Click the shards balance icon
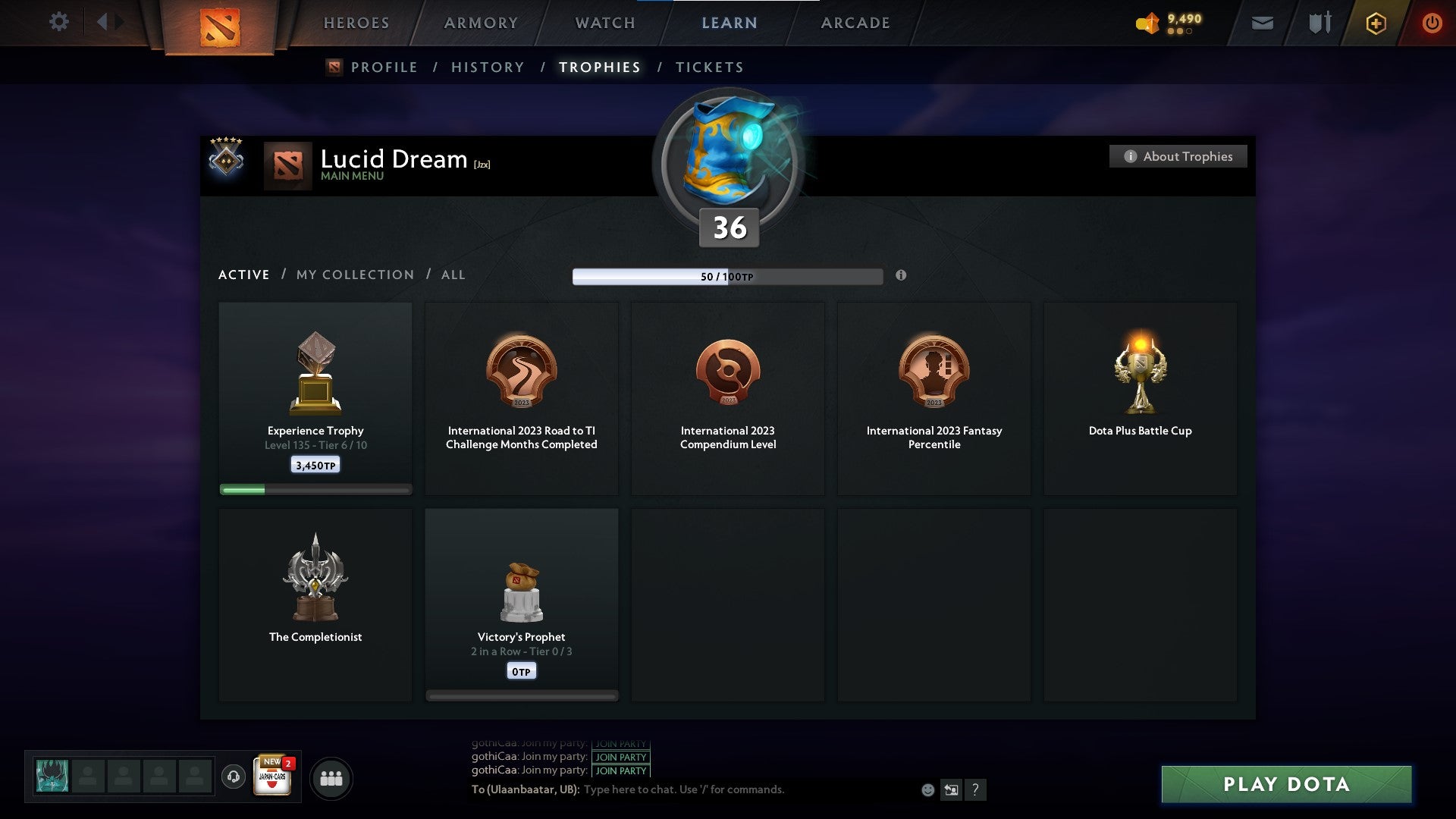This screenshot has height=819, width=1456. [1147, 23]
